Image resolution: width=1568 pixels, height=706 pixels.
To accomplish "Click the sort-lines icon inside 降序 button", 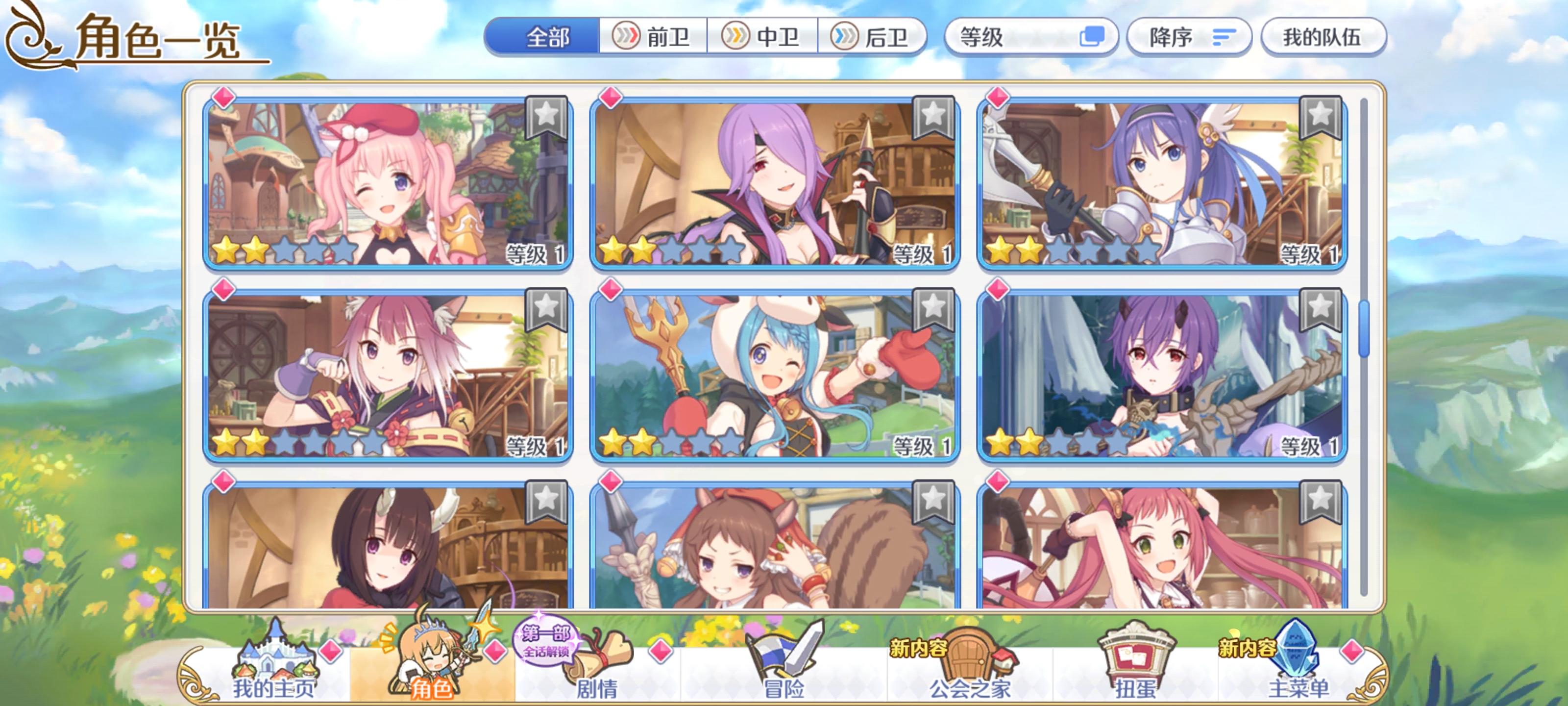I will [x=1224, y=38].
